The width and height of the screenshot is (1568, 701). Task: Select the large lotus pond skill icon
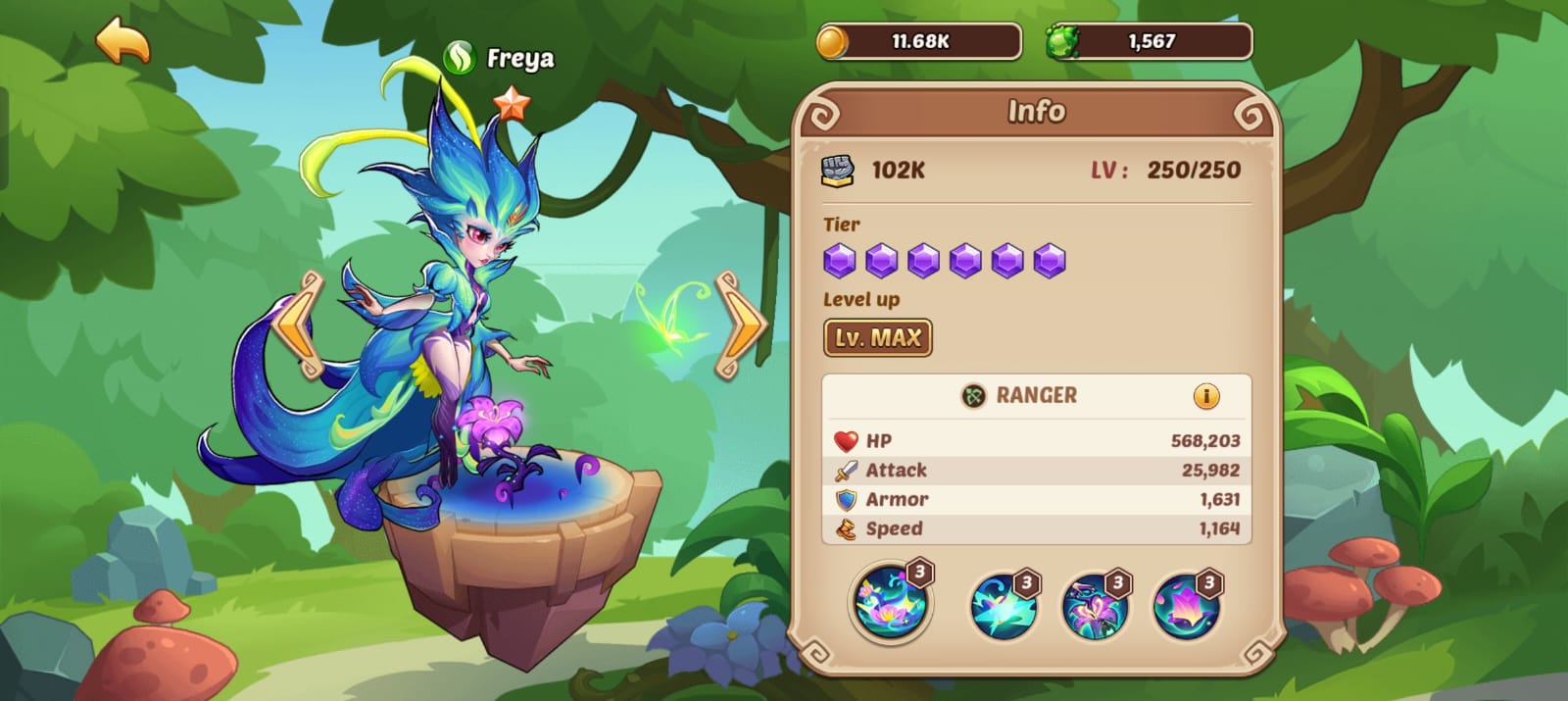coord(890,602)
